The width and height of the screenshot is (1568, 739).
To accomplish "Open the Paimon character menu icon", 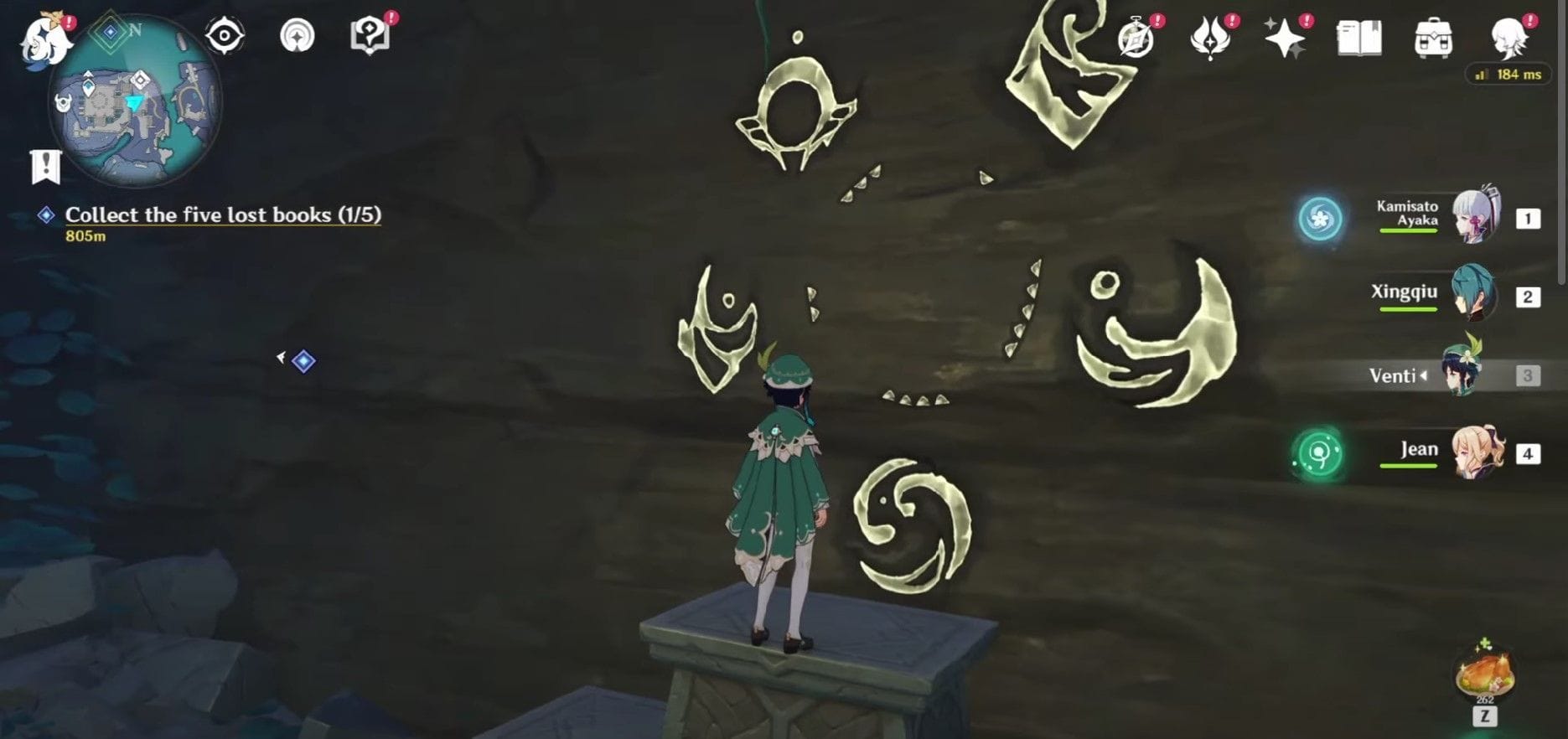I will click(1508, 37).
